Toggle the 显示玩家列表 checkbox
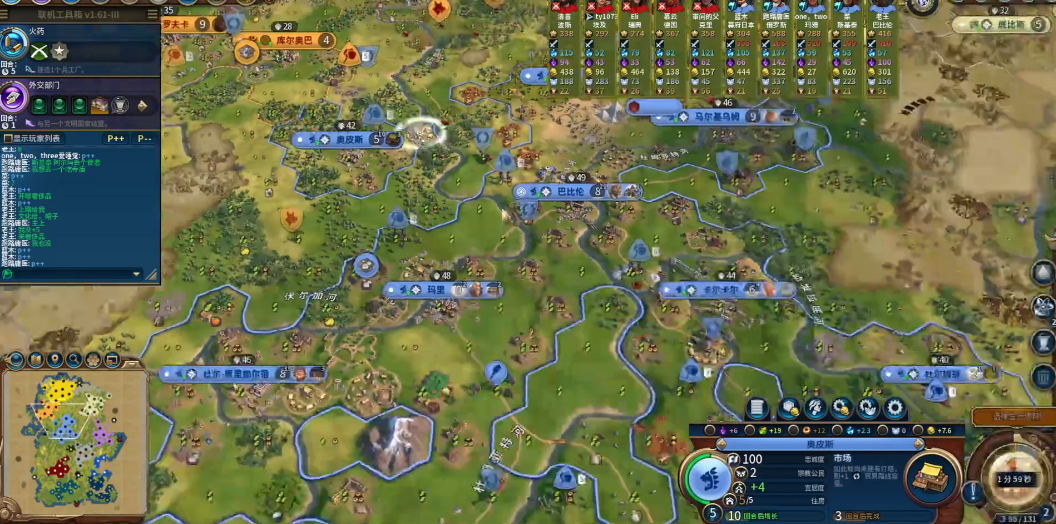The width and height of the screenshot is (1056, 524). click(9, 138)
